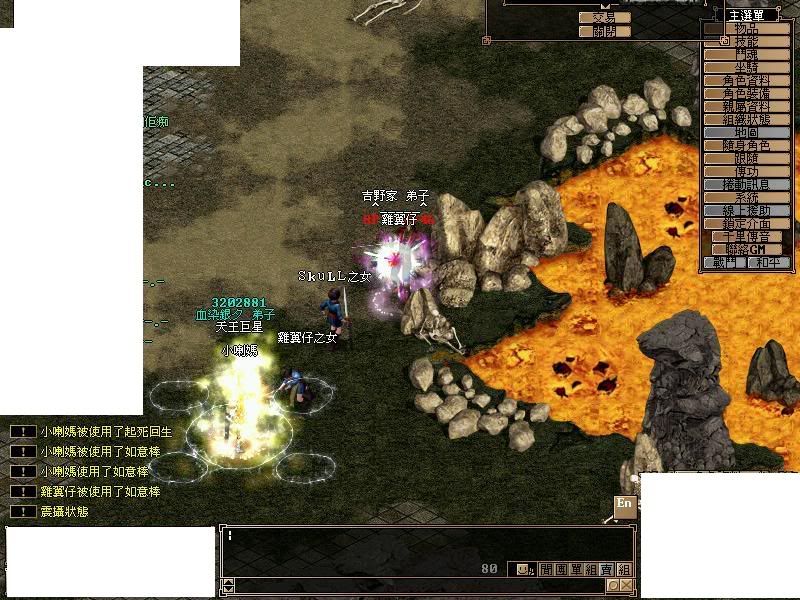Toggle 鎖定介面 lock interface
Viewport: 800px width, 600px height.
(746, 223)
